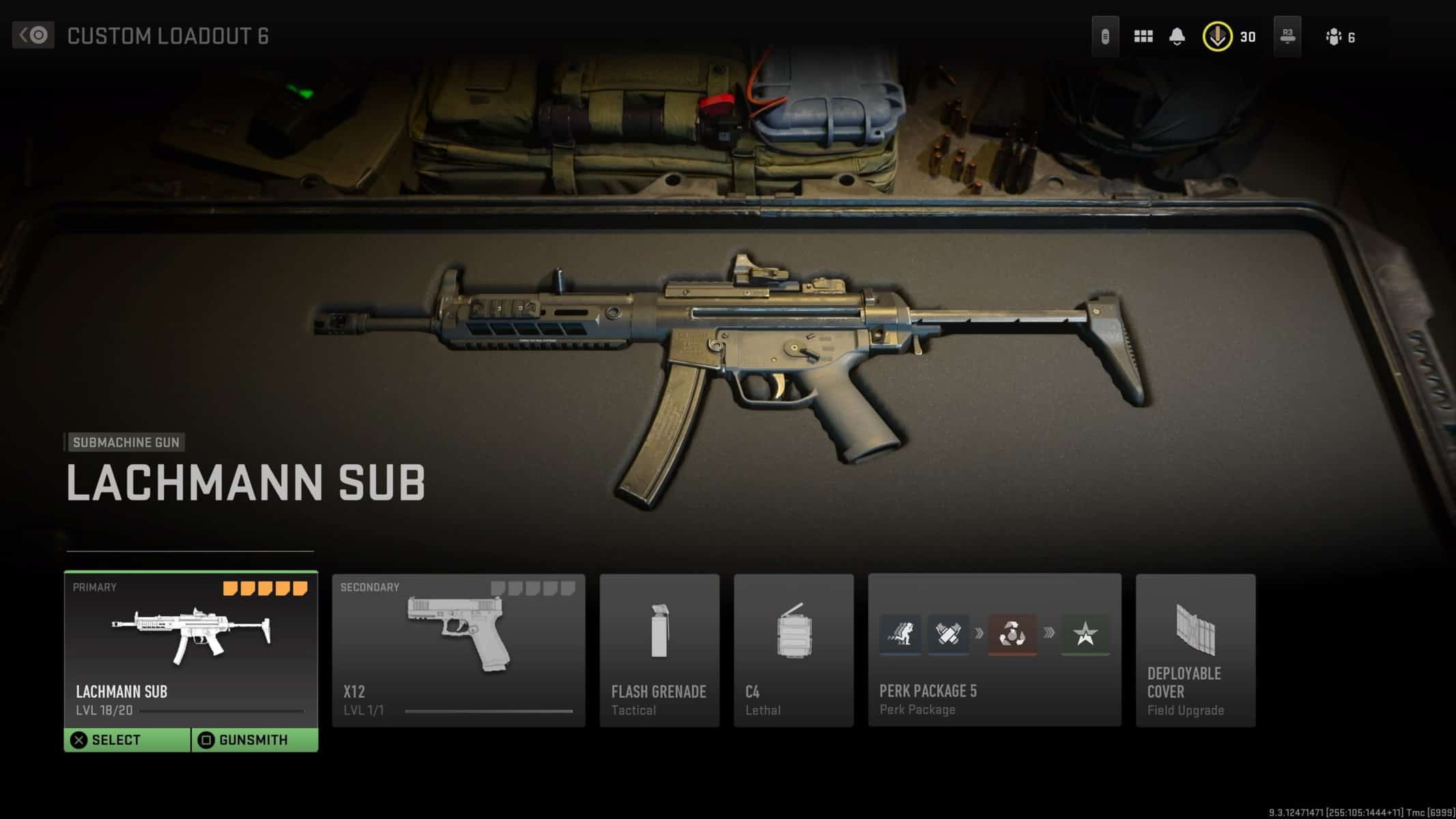
Task: Select the Lachmann Sub primary weapon card
Action: click(x=190, y=648)
